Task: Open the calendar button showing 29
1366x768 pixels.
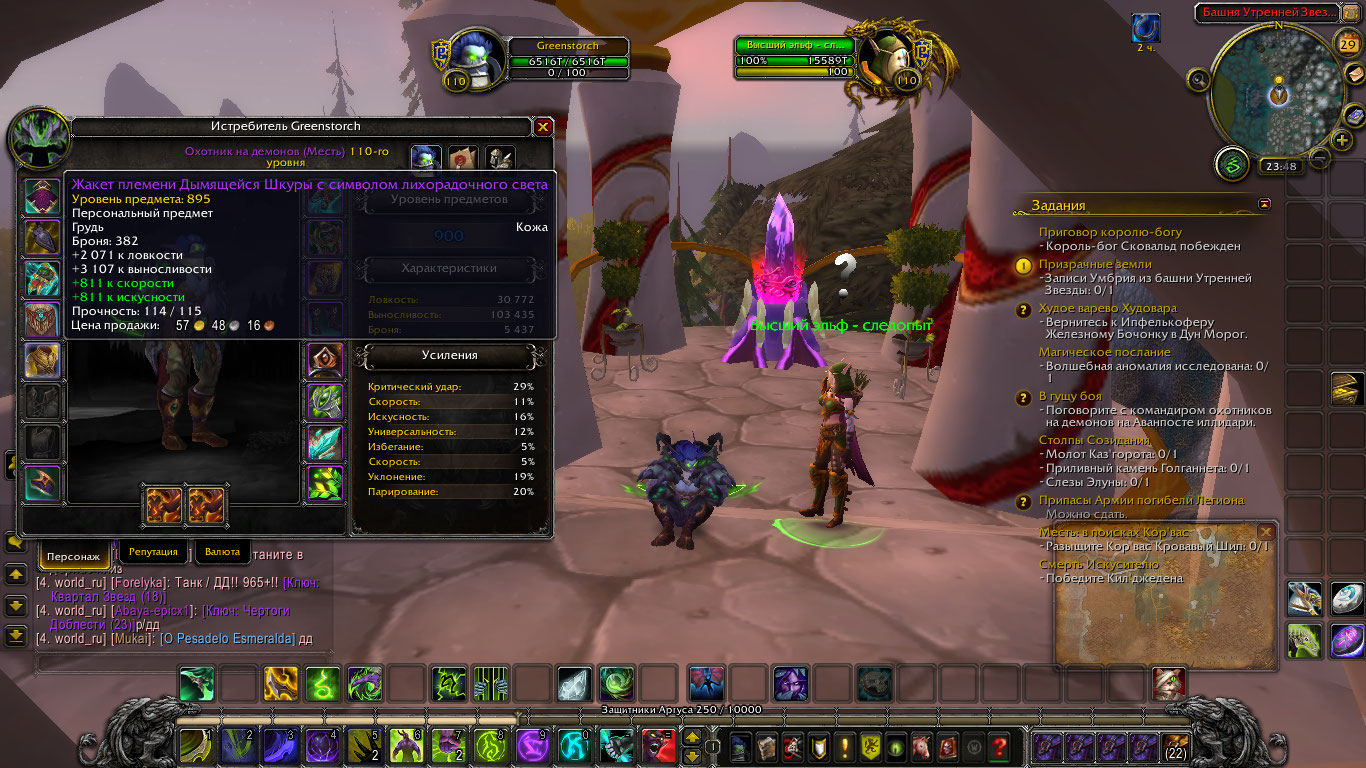Action: point(1347,43)
